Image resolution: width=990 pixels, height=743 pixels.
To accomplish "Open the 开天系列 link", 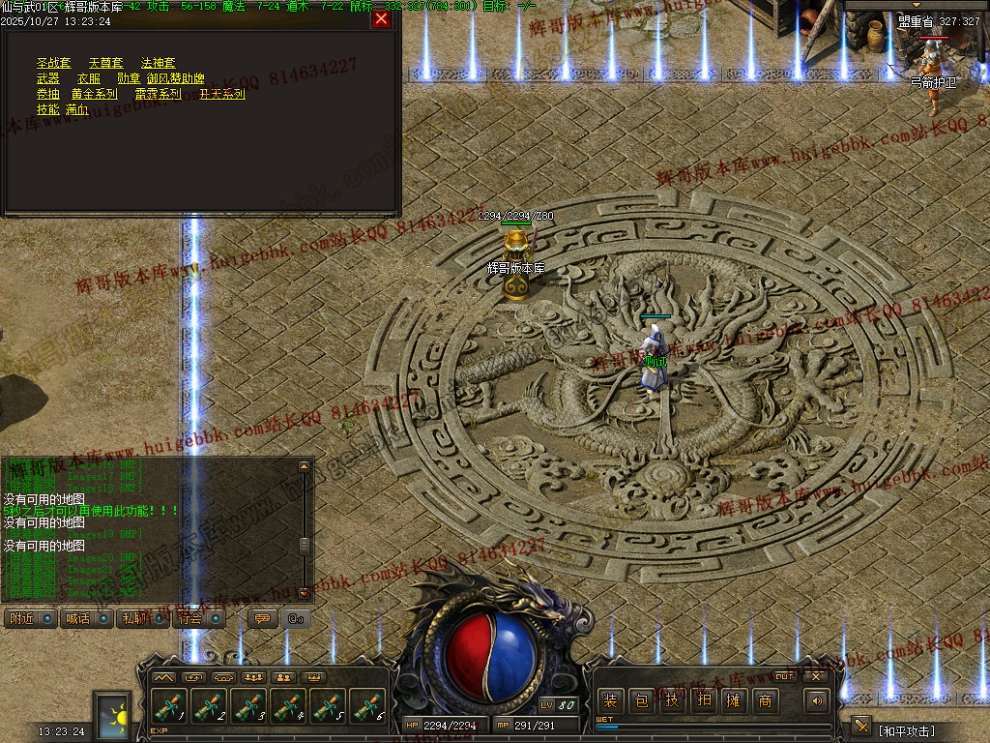I will 222,94.
